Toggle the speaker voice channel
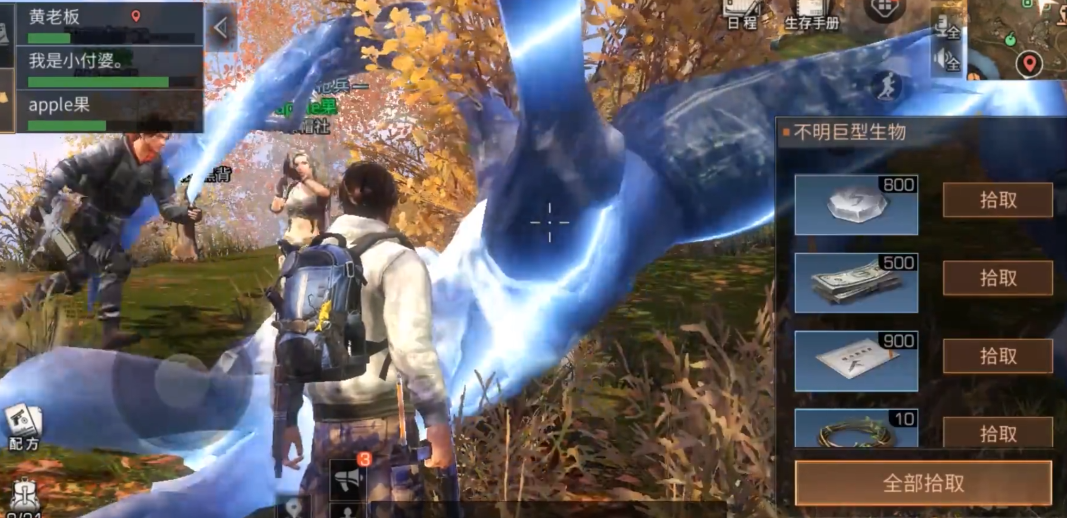Viewport: 1067px width, 518px height. pos(946,62)
